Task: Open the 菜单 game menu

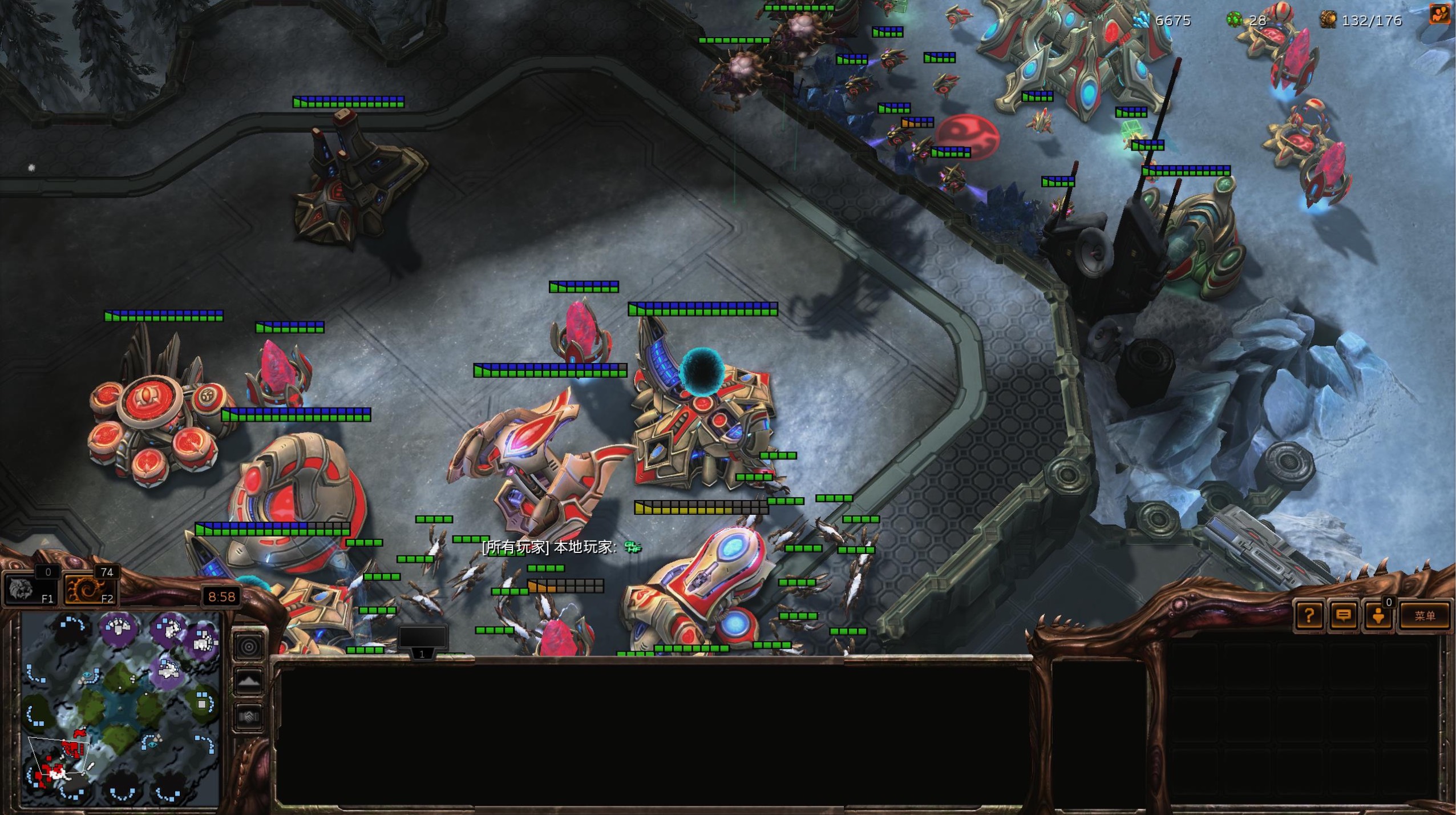Action: click(x=1424, y=616)
